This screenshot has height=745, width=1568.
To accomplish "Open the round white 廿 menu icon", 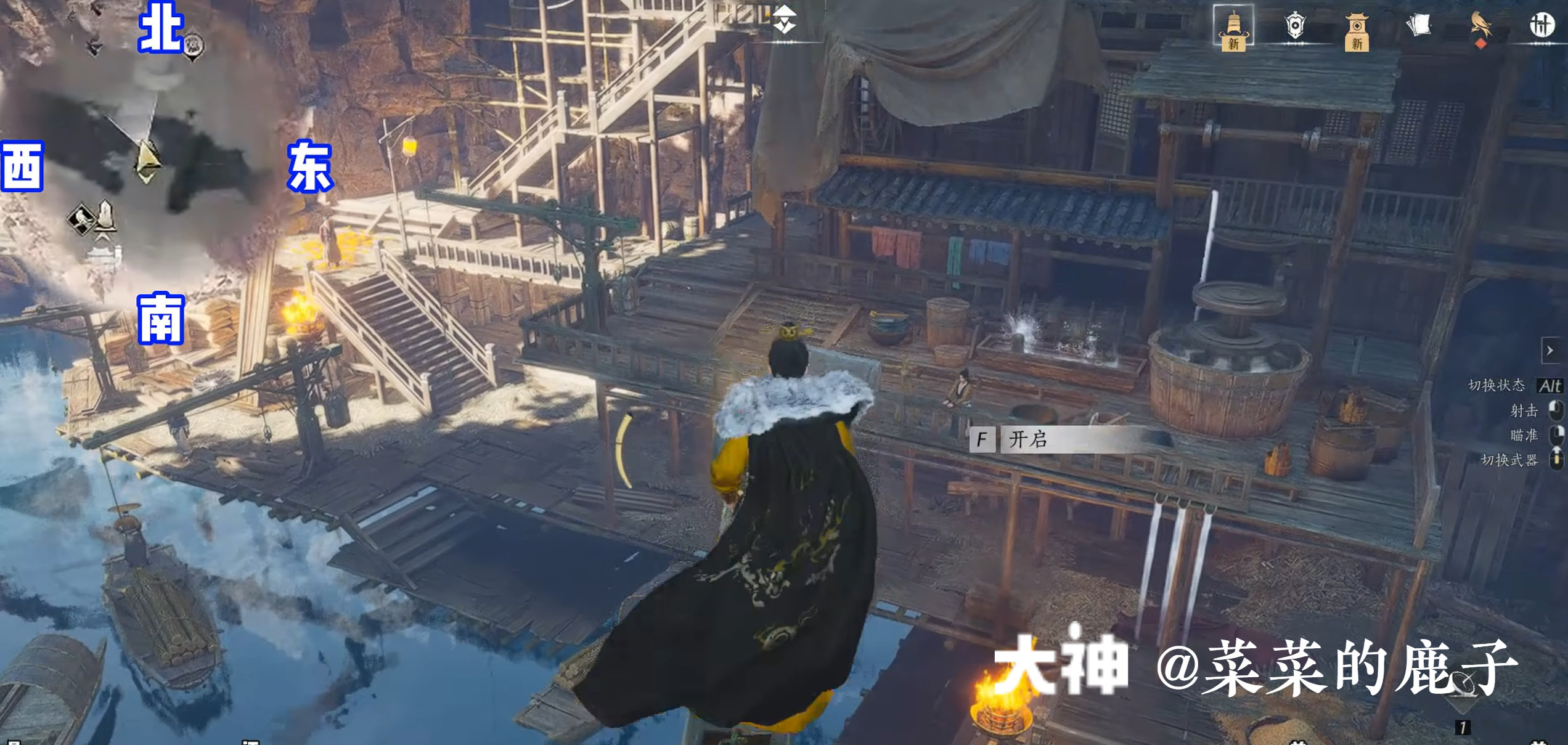I will click(x=1541, y=26).
